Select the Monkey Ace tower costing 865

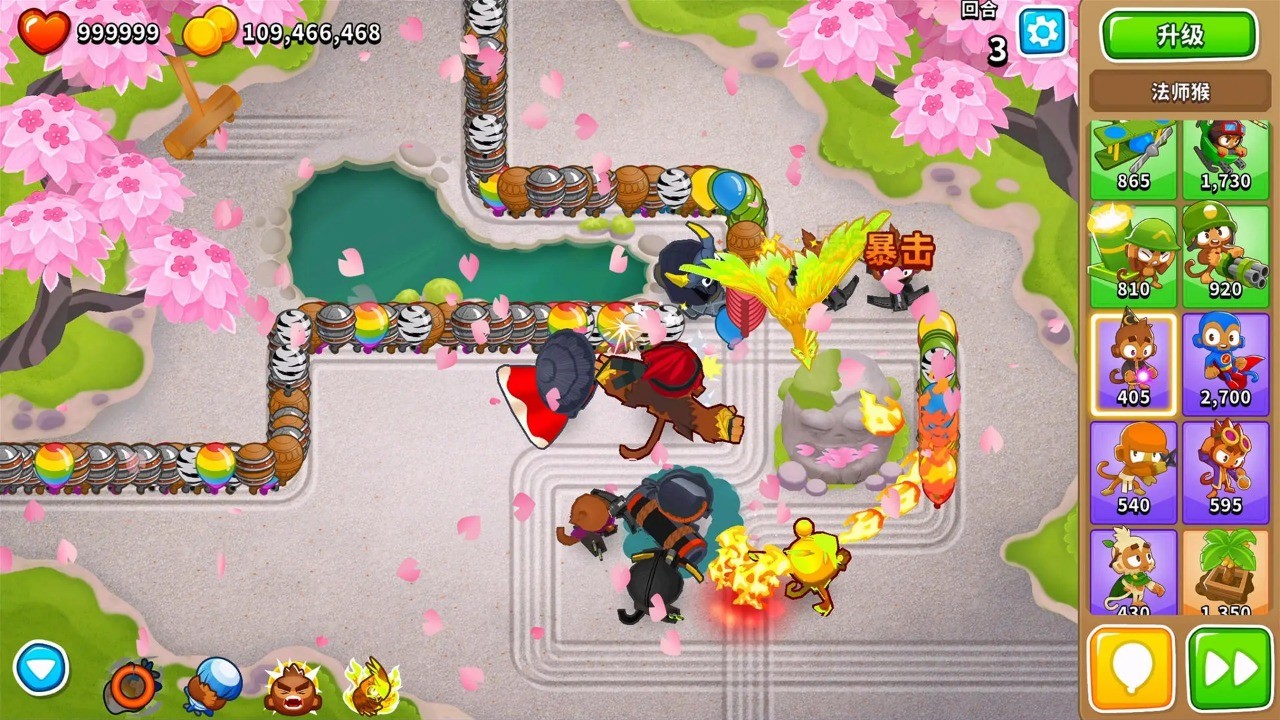[1131, 155]
